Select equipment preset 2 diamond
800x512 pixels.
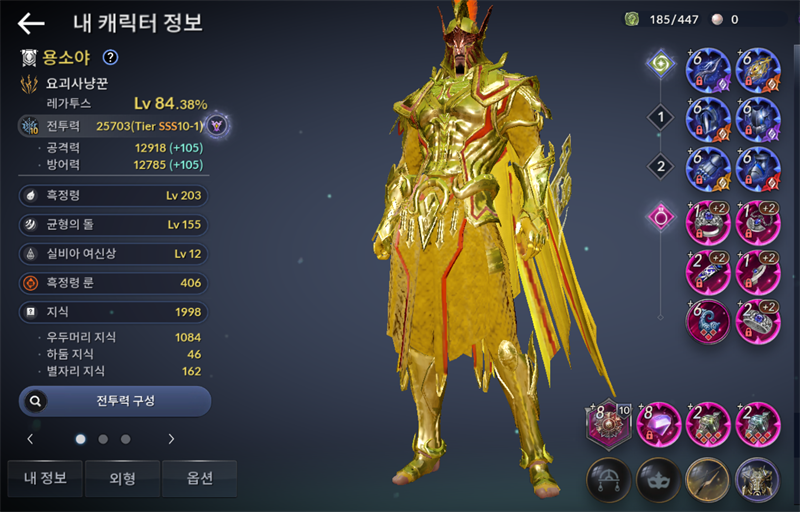[659, 165]
